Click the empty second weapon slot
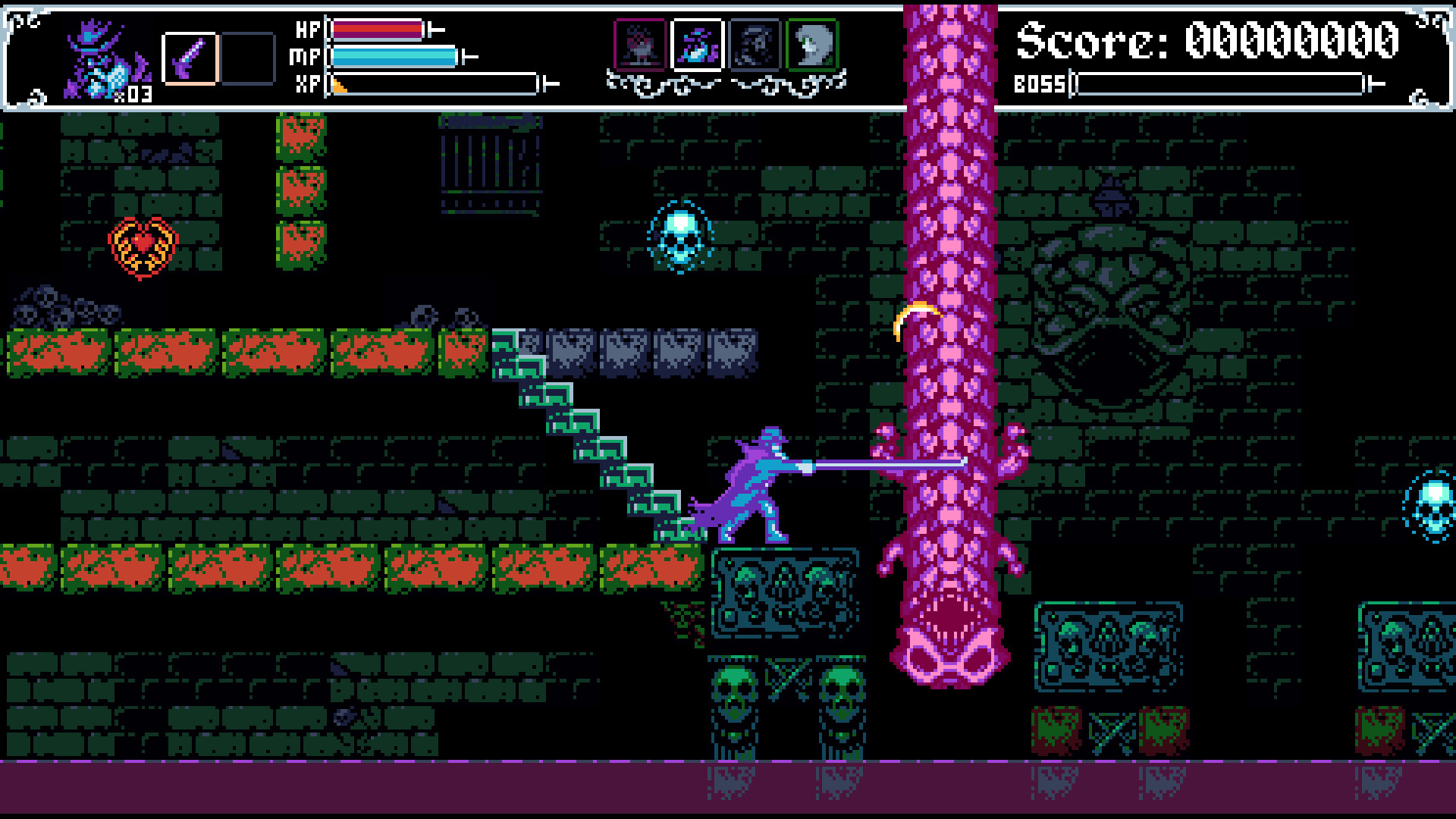This screenshot has width=1456, height=819. [246, 59]
